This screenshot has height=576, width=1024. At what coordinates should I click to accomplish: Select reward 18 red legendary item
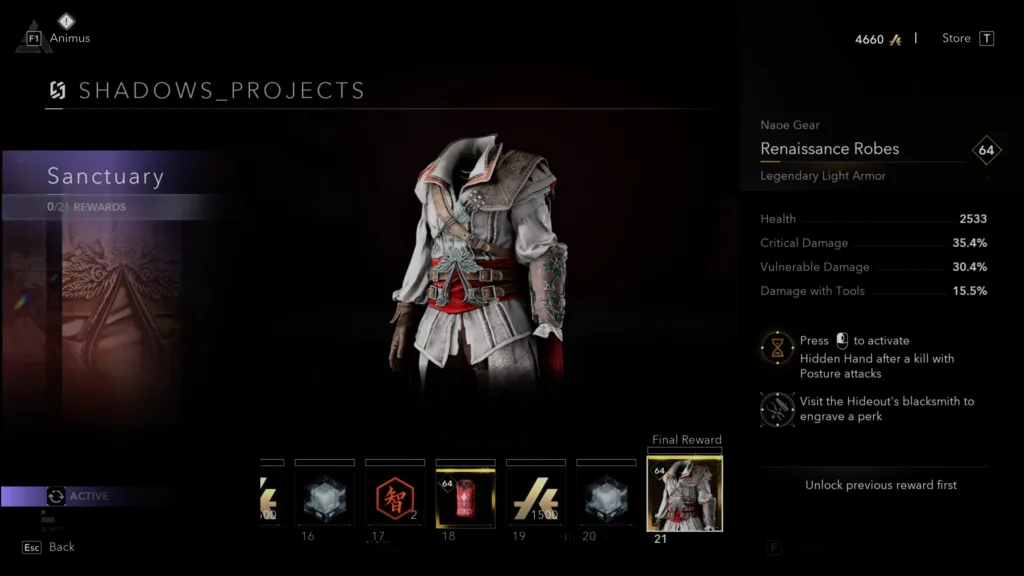(465, 496)
